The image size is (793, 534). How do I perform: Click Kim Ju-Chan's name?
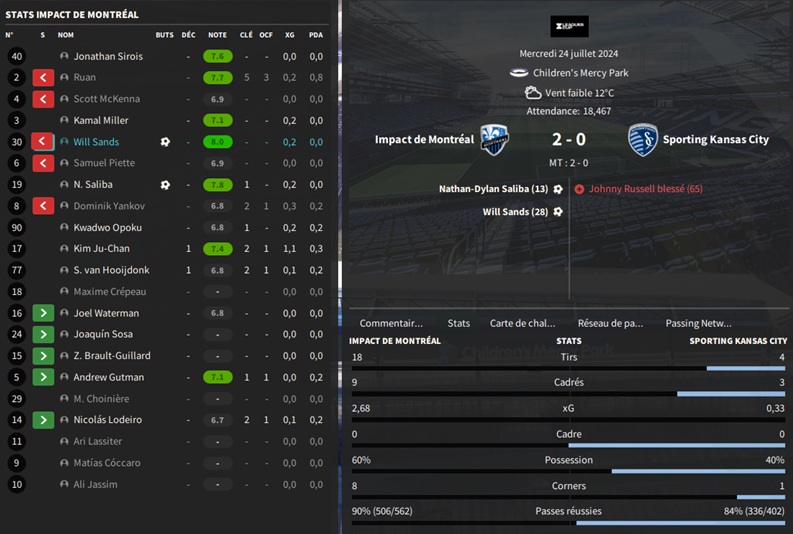tap(101, 249)
